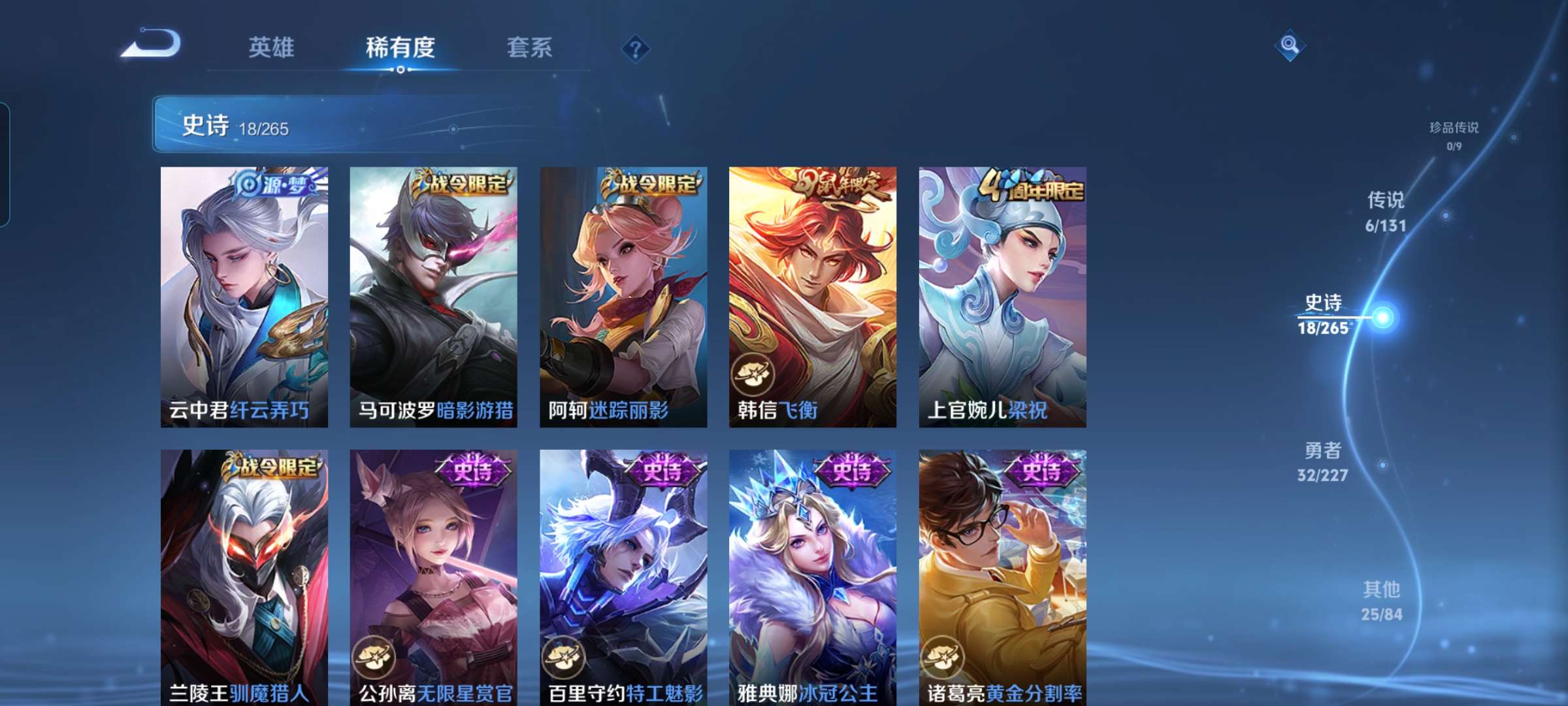
Task: Click the gift icon on 韩信飞衡 skin card
Action: (x=753, y=374)
